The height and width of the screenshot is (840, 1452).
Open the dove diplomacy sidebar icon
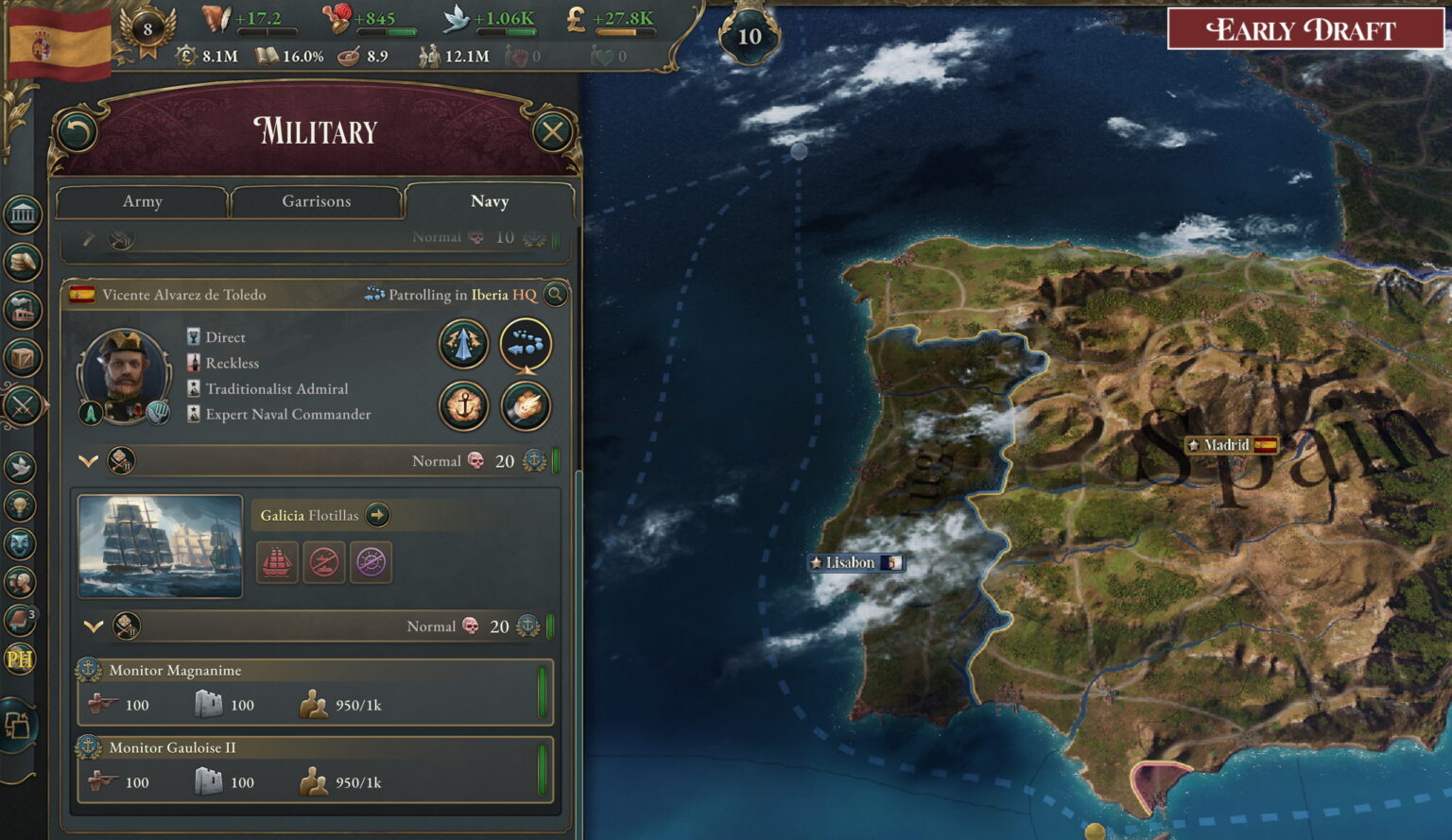[20, 466]
